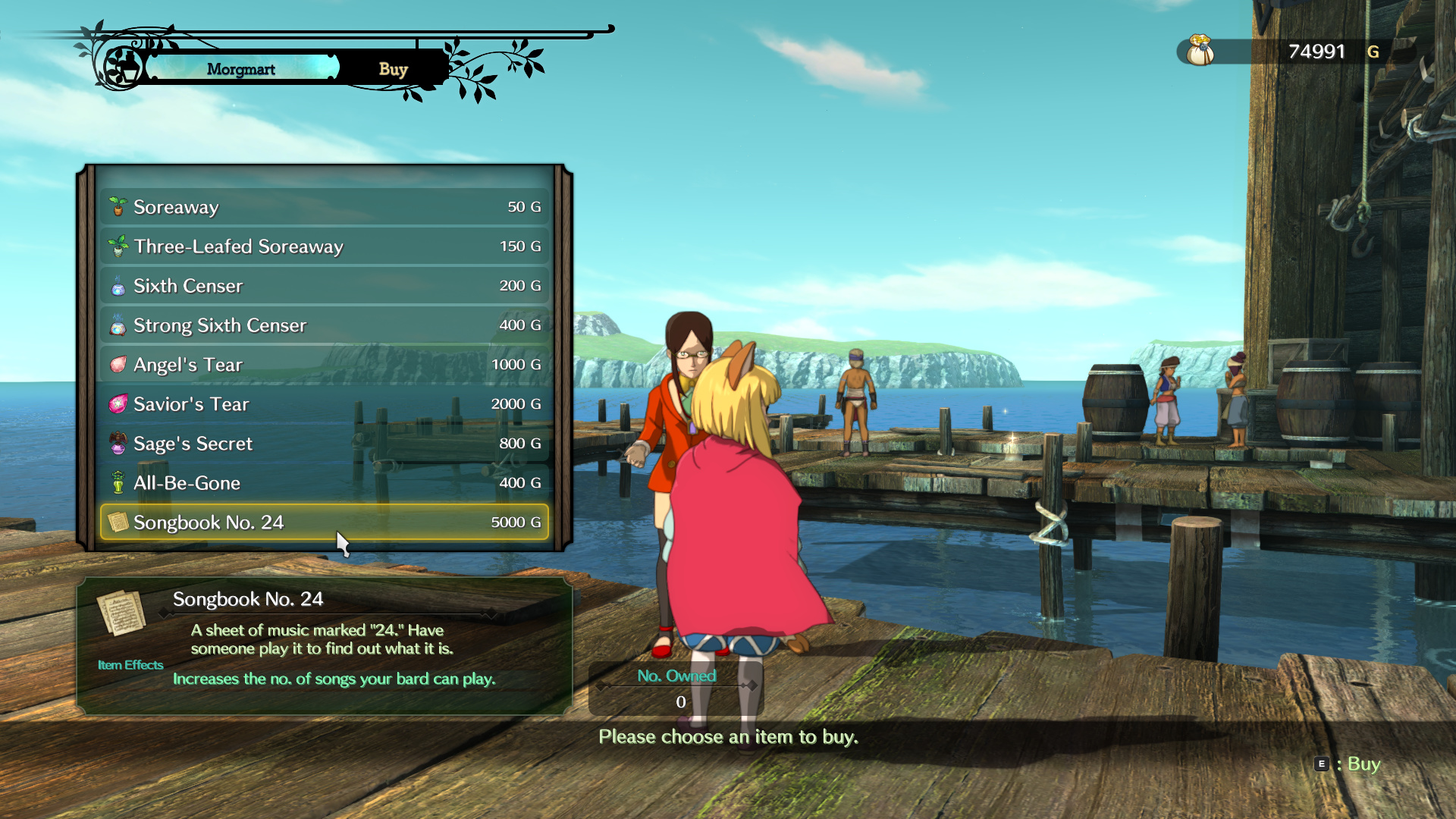Select Savior's Tear in the list
This screenshot has height=819, width=1456.
click(x=325, y=404)
